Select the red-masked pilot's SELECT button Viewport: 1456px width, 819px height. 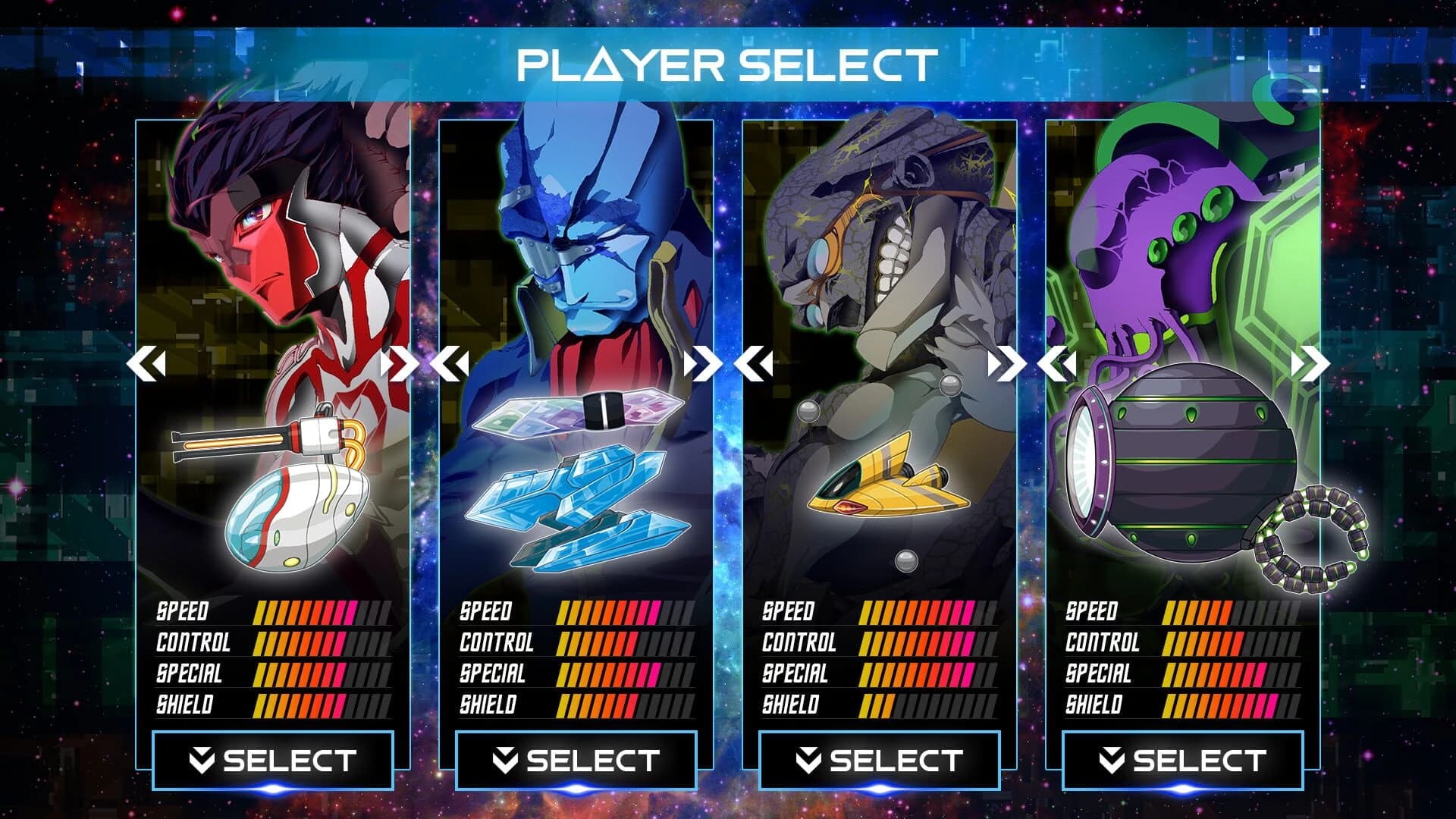click(273, 761)
